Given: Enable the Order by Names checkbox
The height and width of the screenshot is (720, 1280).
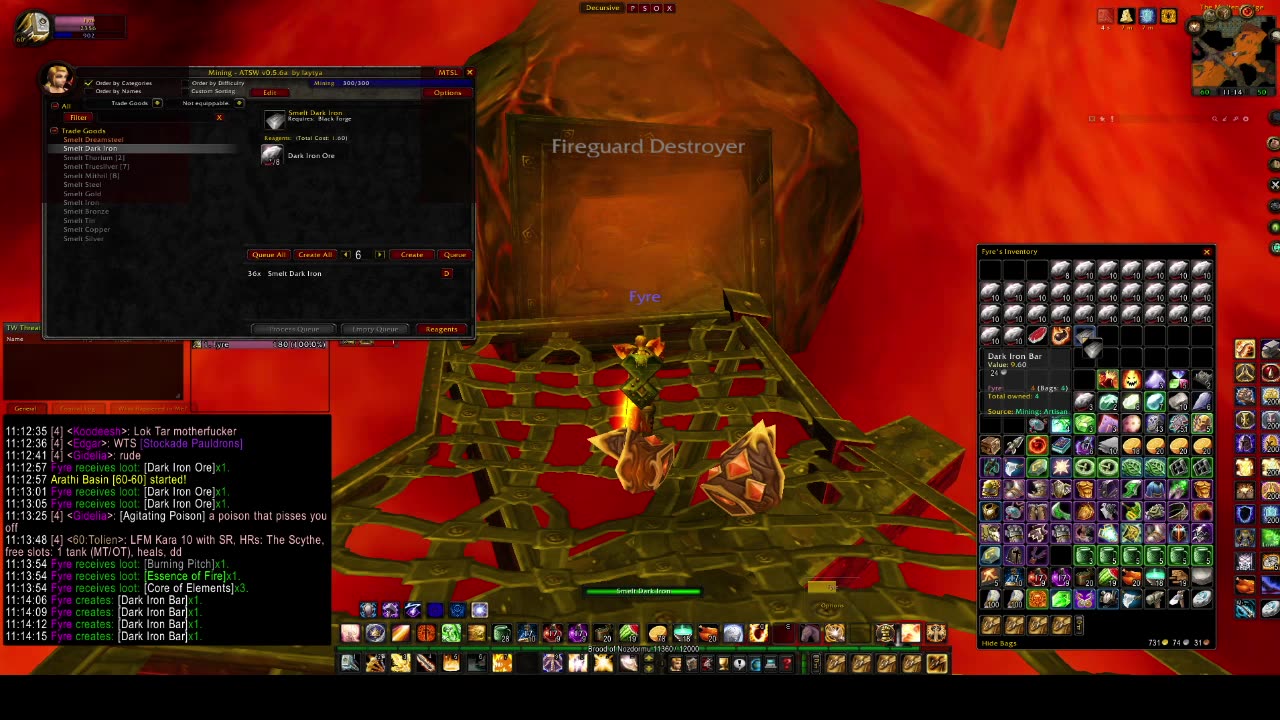Looking at the screenshot, I should [89, 91].
